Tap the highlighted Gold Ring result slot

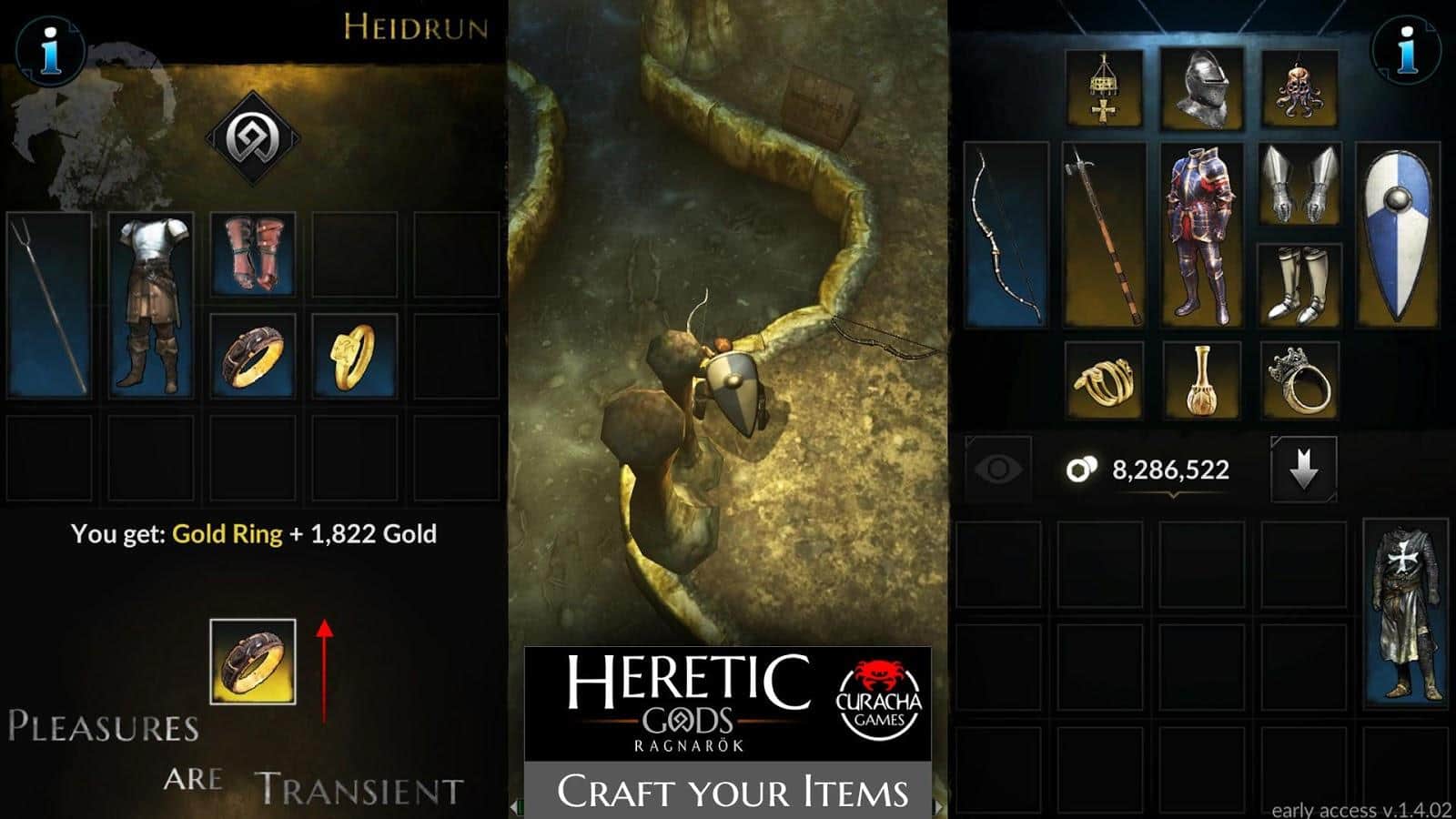click(x=253, y=662)
